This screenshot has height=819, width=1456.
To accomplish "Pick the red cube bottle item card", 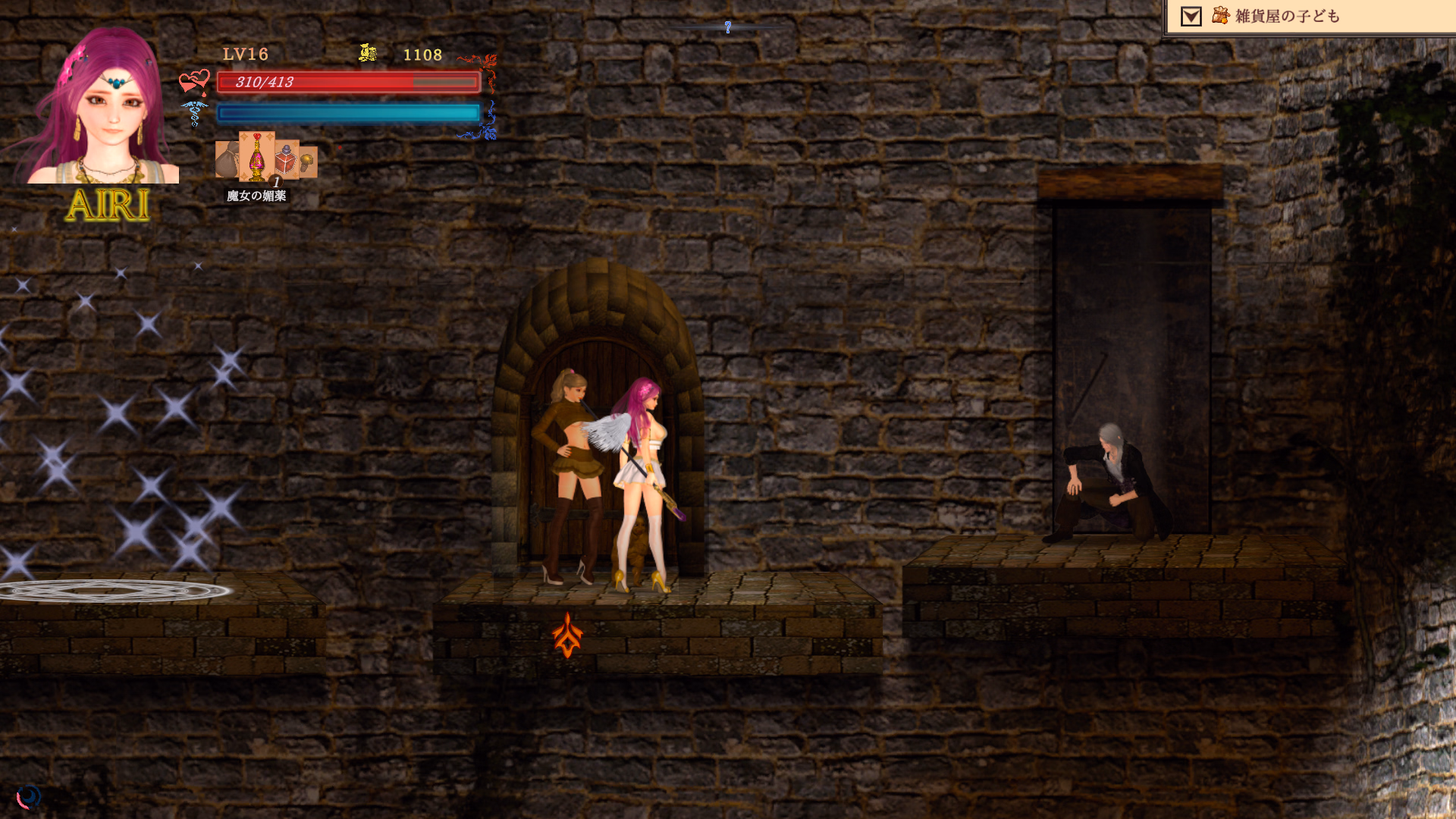I will pyautogui.click(x=286, y=159).
